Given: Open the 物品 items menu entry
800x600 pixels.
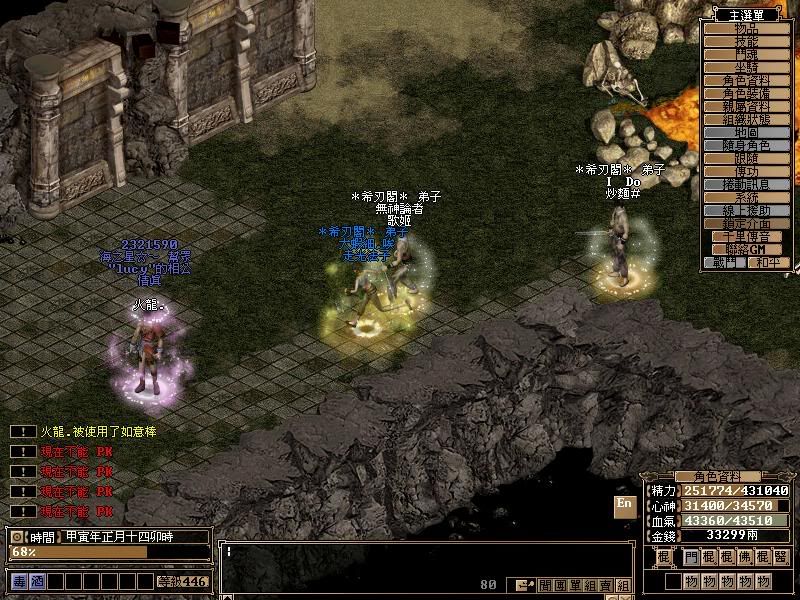Looking at the screenshot, I should (747, 28).
